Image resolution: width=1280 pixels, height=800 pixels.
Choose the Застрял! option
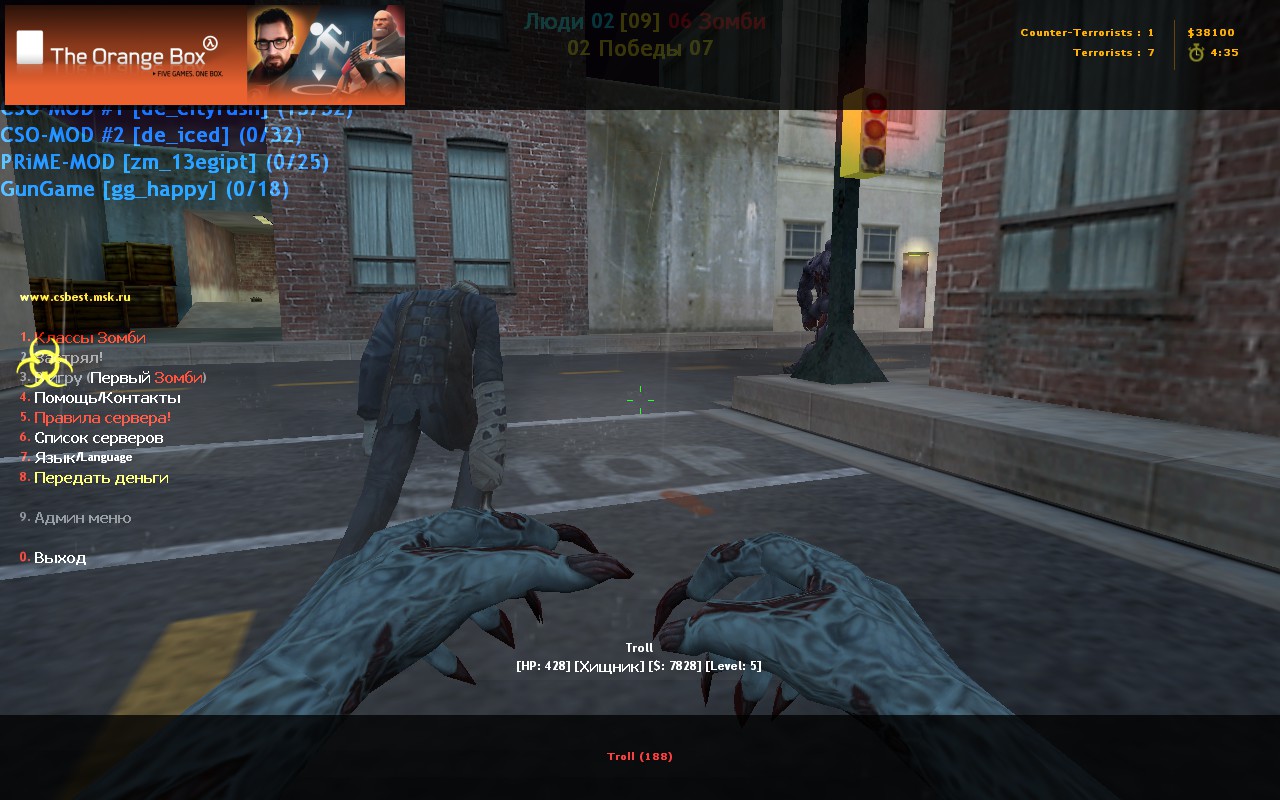70,358
